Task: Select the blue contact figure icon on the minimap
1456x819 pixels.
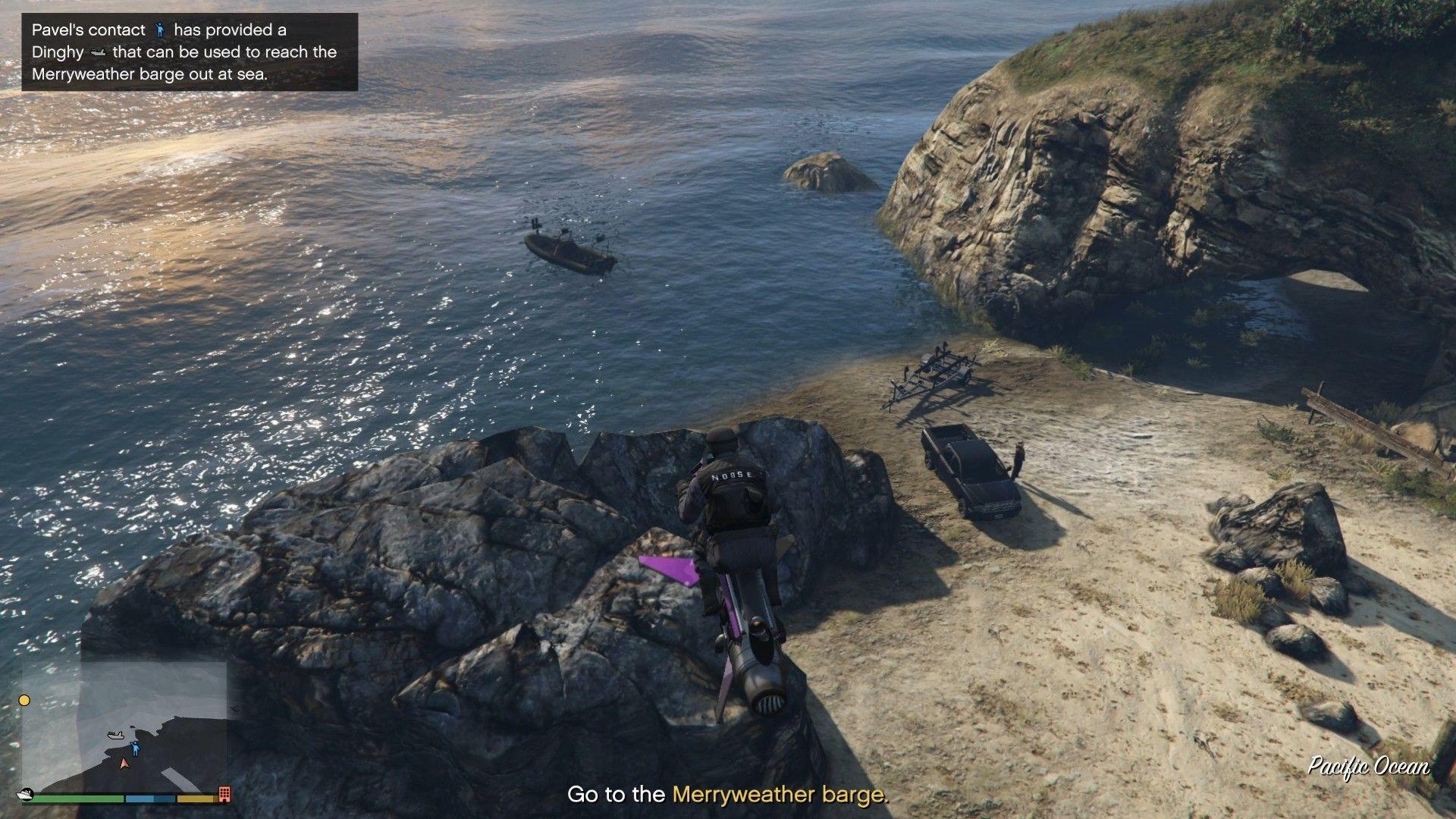Action: (136, 747)
